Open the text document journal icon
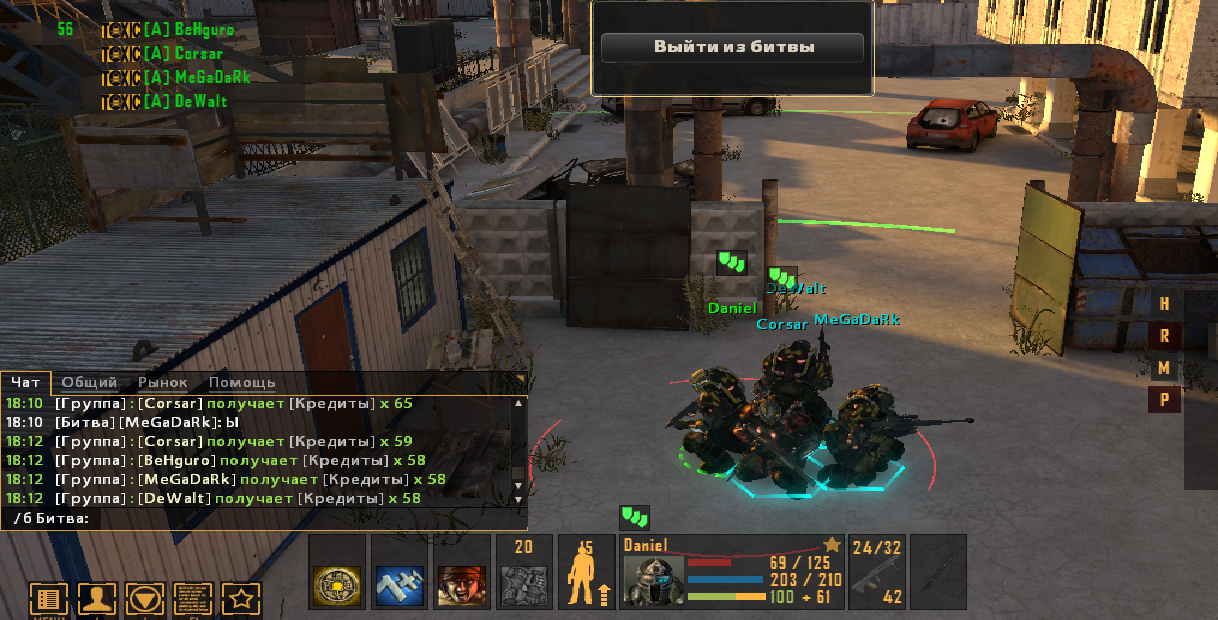Screen dimensions: 1218x620 pyautogui.click(x=194, y=600)
